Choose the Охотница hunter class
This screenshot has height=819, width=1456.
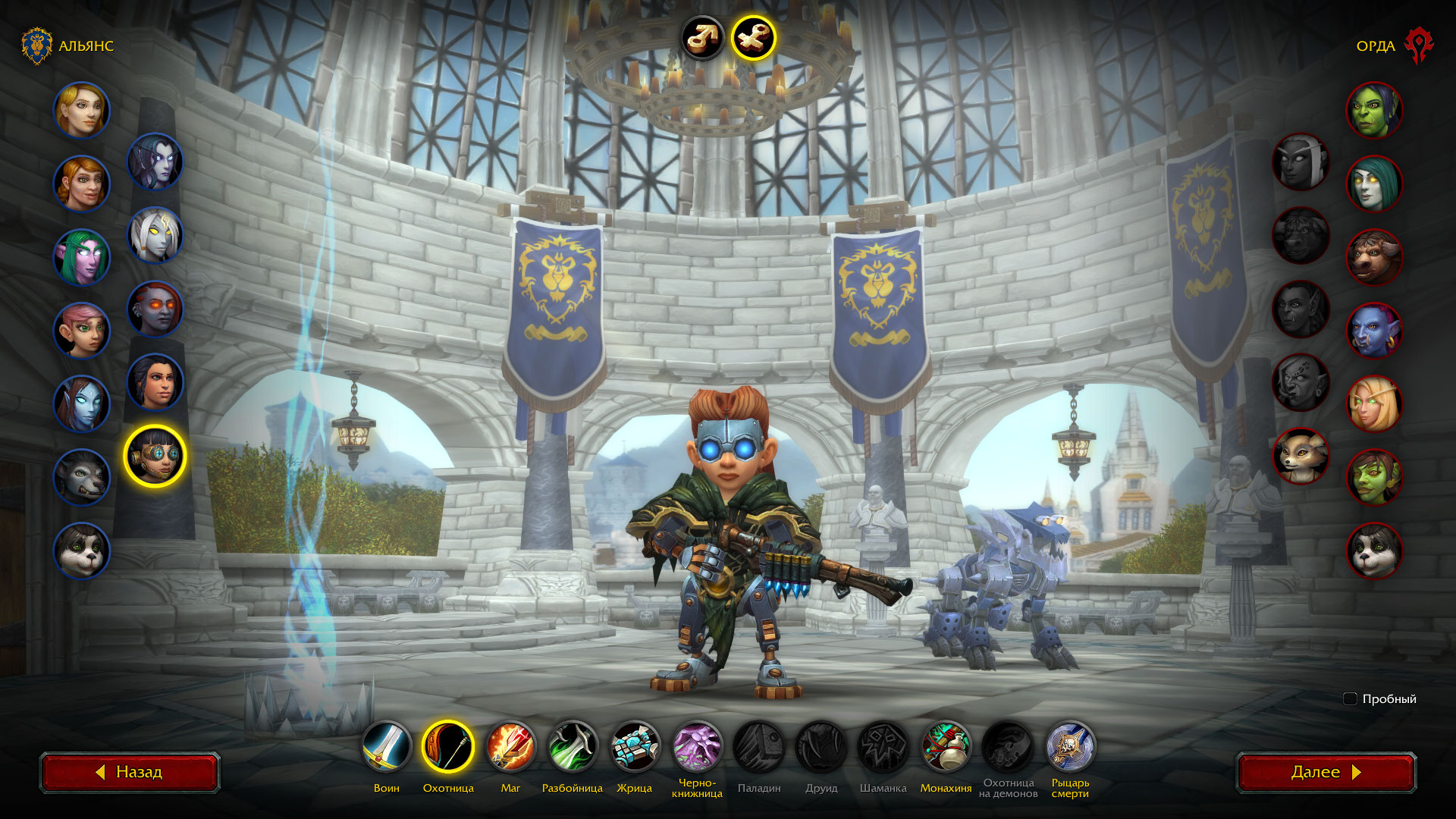[448, 746]
